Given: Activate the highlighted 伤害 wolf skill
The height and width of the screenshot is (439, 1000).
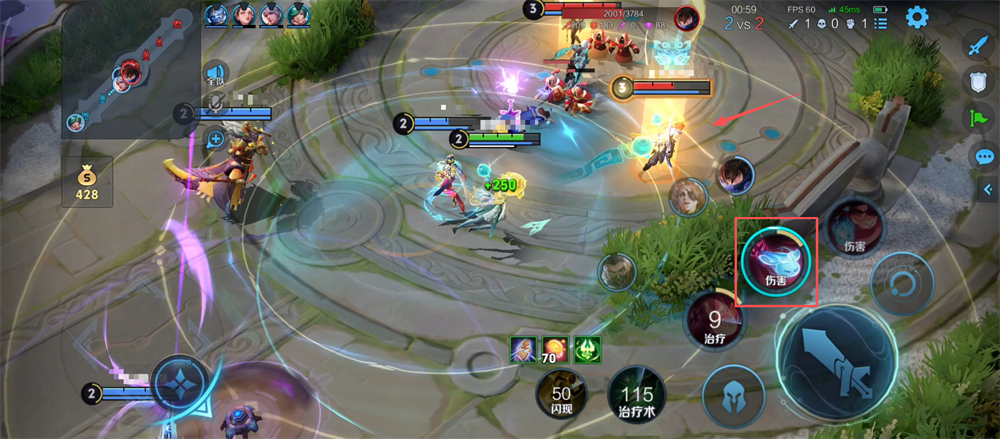Looking at the screenshot, I should (777, 261).
